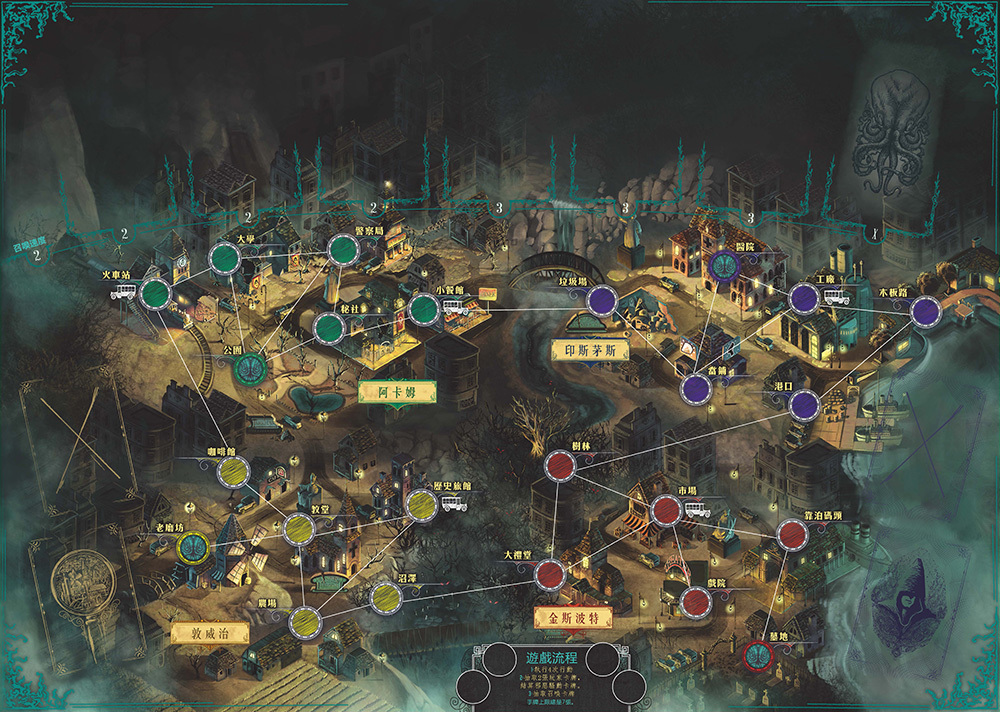This screenshot has height=712, width=1000.
Task: Select the 歷史旅館 historic inn node
Action: (x=420, y=505)
